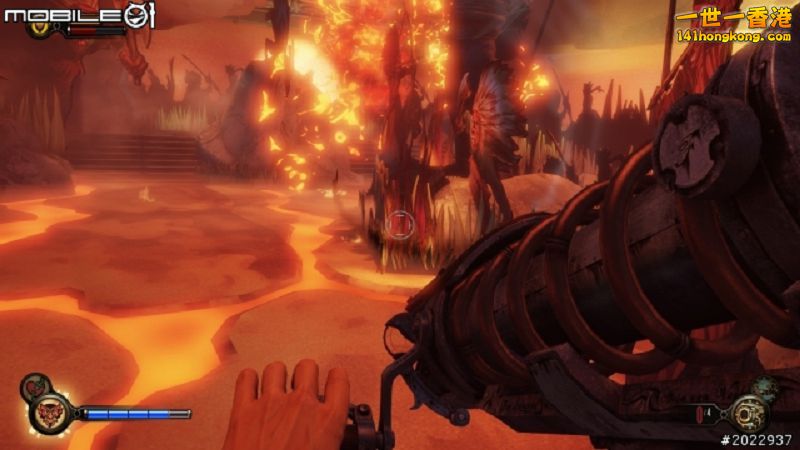
Task: Click the yellow shield icon
Action: click(42, 28)
